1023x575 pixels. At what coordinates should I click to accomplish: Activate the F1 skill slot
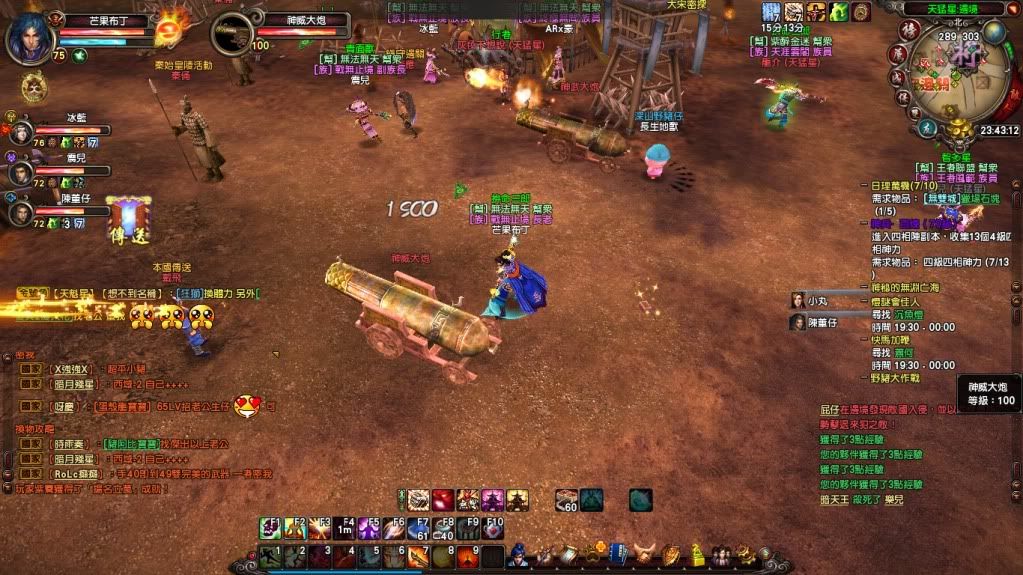click(271, 528)
